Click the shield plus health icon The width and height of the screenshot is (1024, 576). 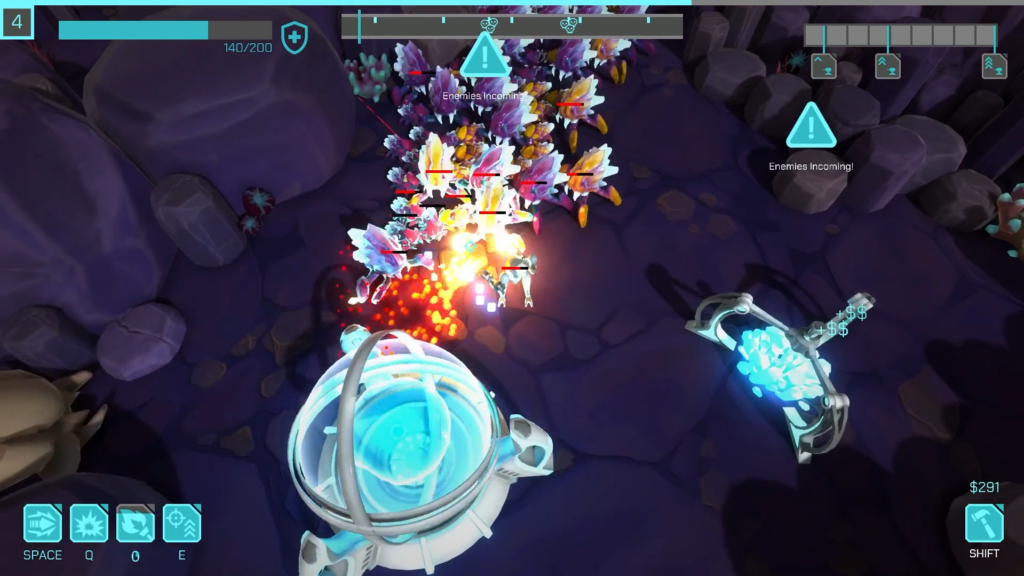pos(294,38)
